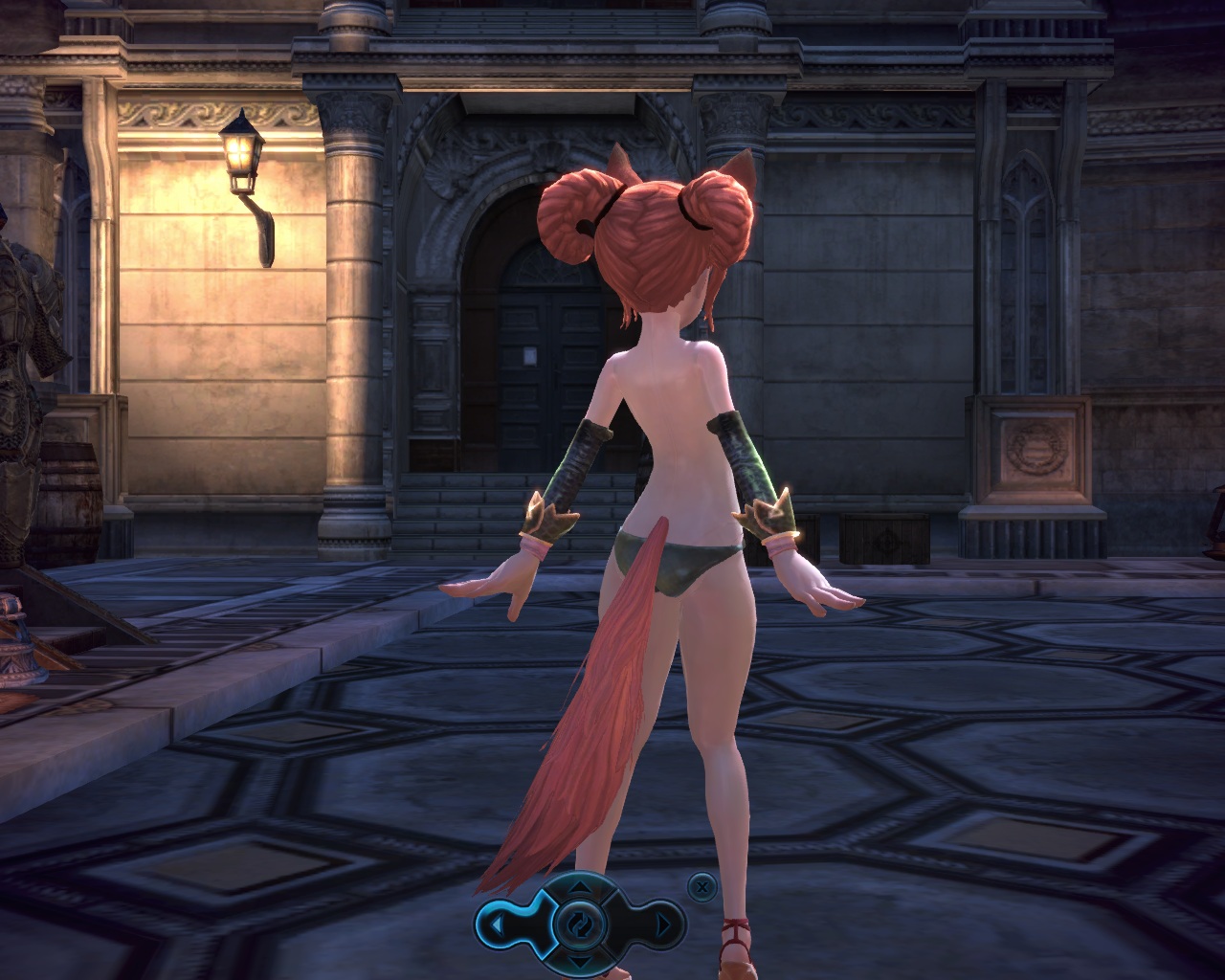Close the camera control with the X button

click(x=702, y=887)
